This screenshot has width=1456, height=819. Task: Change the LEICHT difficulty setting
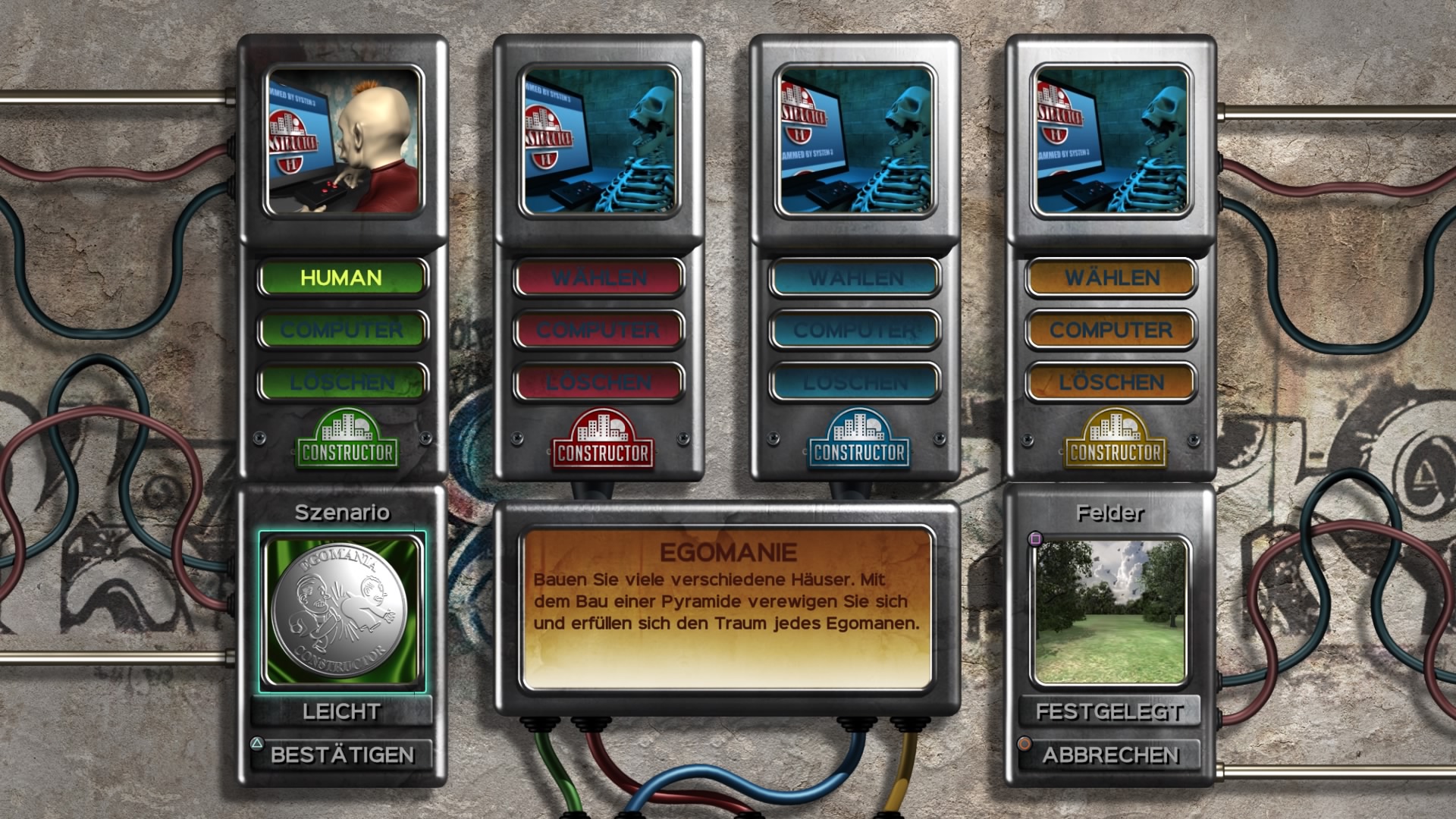pyautogui.click(x=342, y=711)
